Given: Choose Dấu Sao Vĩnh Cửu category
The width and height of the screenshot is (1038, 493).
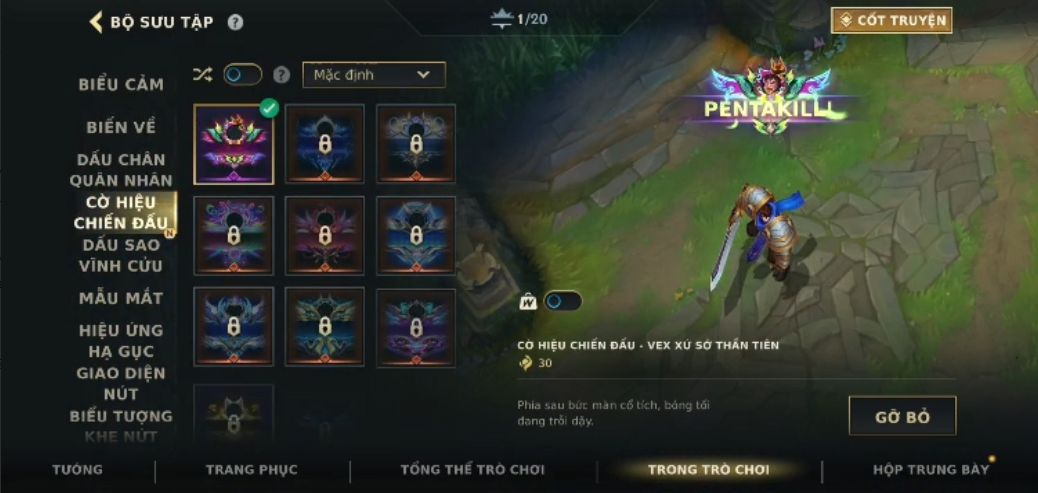Looking at the screenshot, I should [x=121, y=255].
